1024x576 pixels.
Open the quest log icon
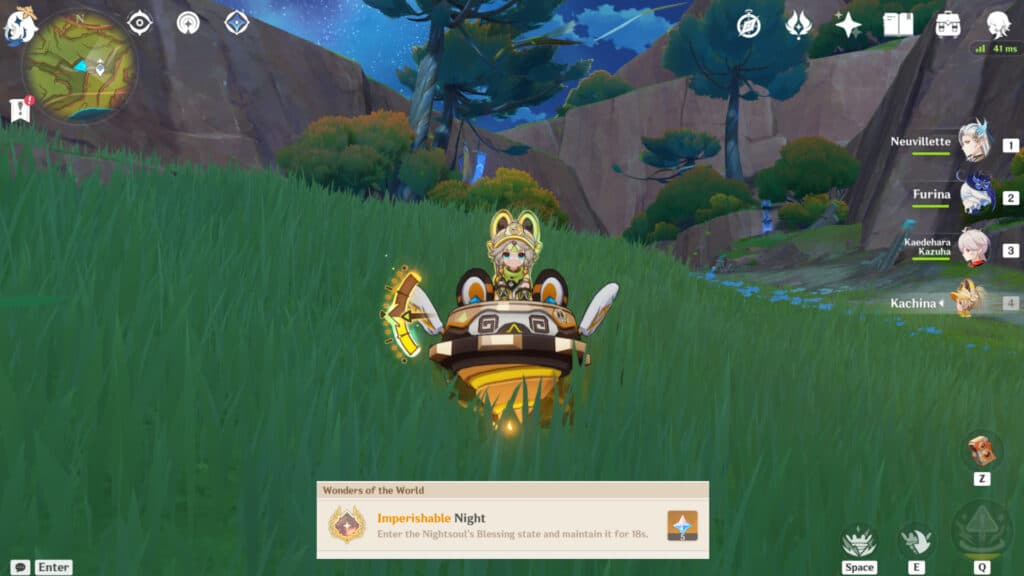click(x=20, y=111)
